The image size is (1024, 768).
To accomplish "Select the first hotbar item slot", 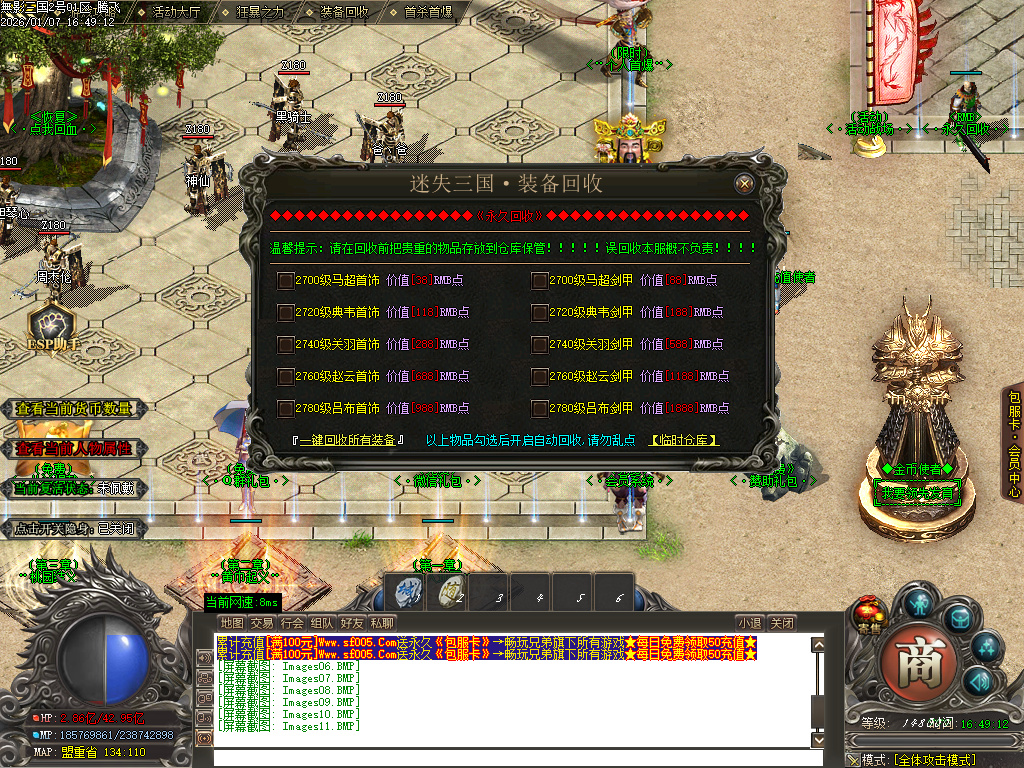I will [x=408, y=594].
